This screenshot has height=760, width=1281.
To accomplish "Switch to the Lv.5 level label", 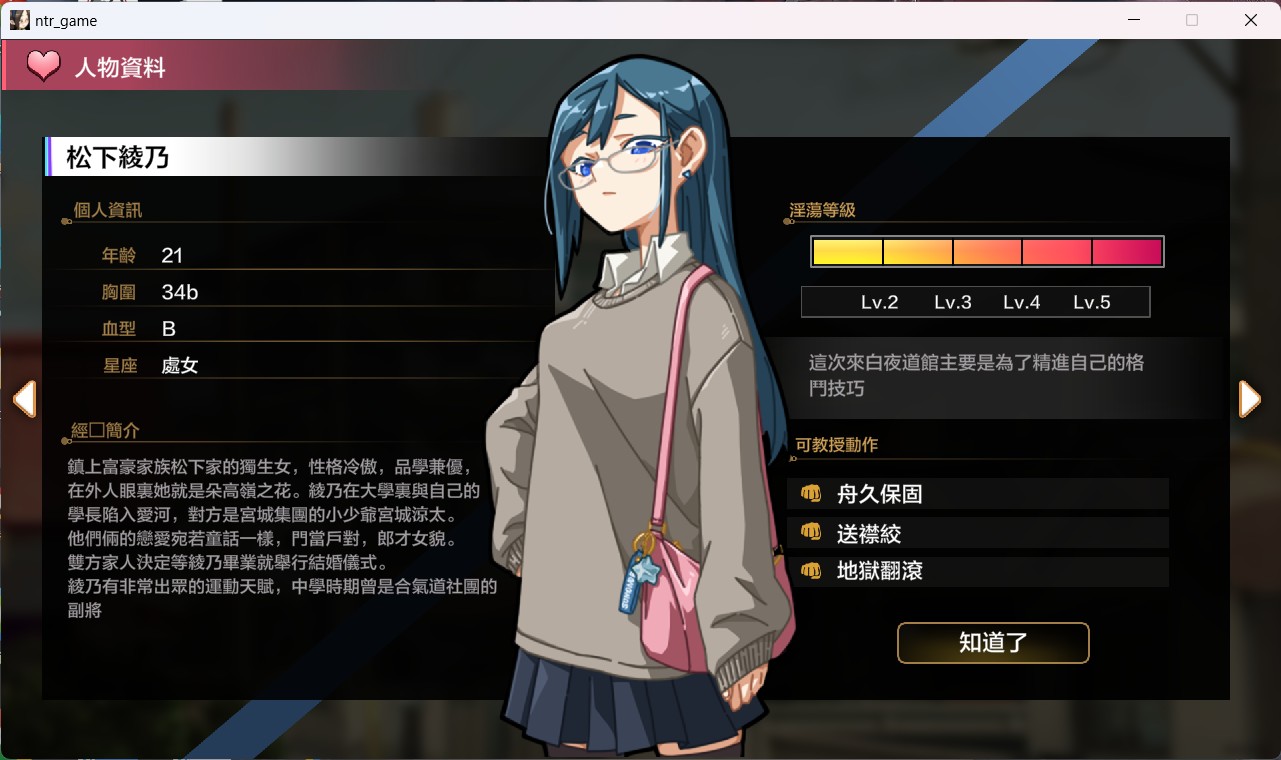I will [1094, 301].
